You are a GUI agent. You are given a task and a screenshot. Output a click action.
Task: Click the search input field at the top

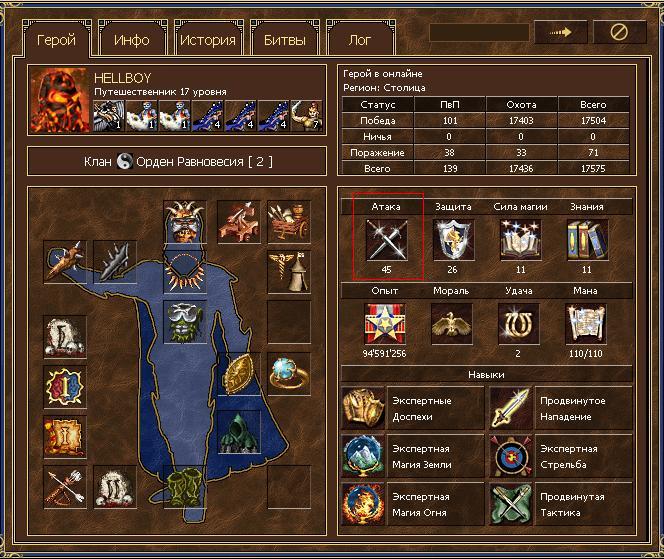point(479,33)
